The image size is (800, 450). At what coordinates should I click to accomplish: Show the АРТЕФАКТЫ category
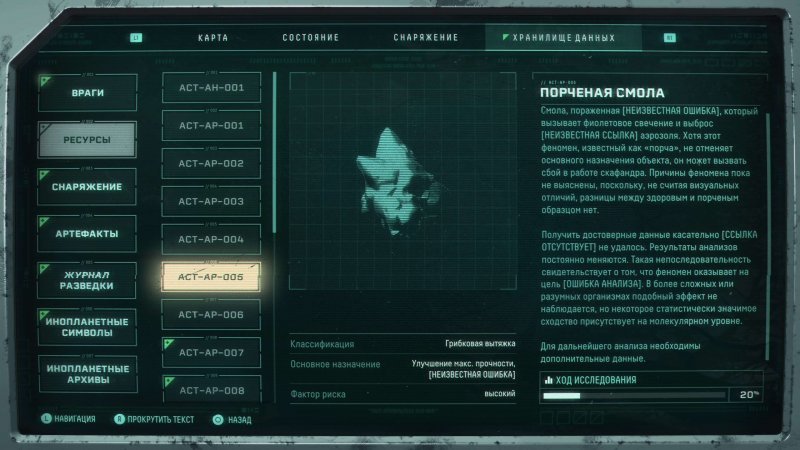click(87, 234)
